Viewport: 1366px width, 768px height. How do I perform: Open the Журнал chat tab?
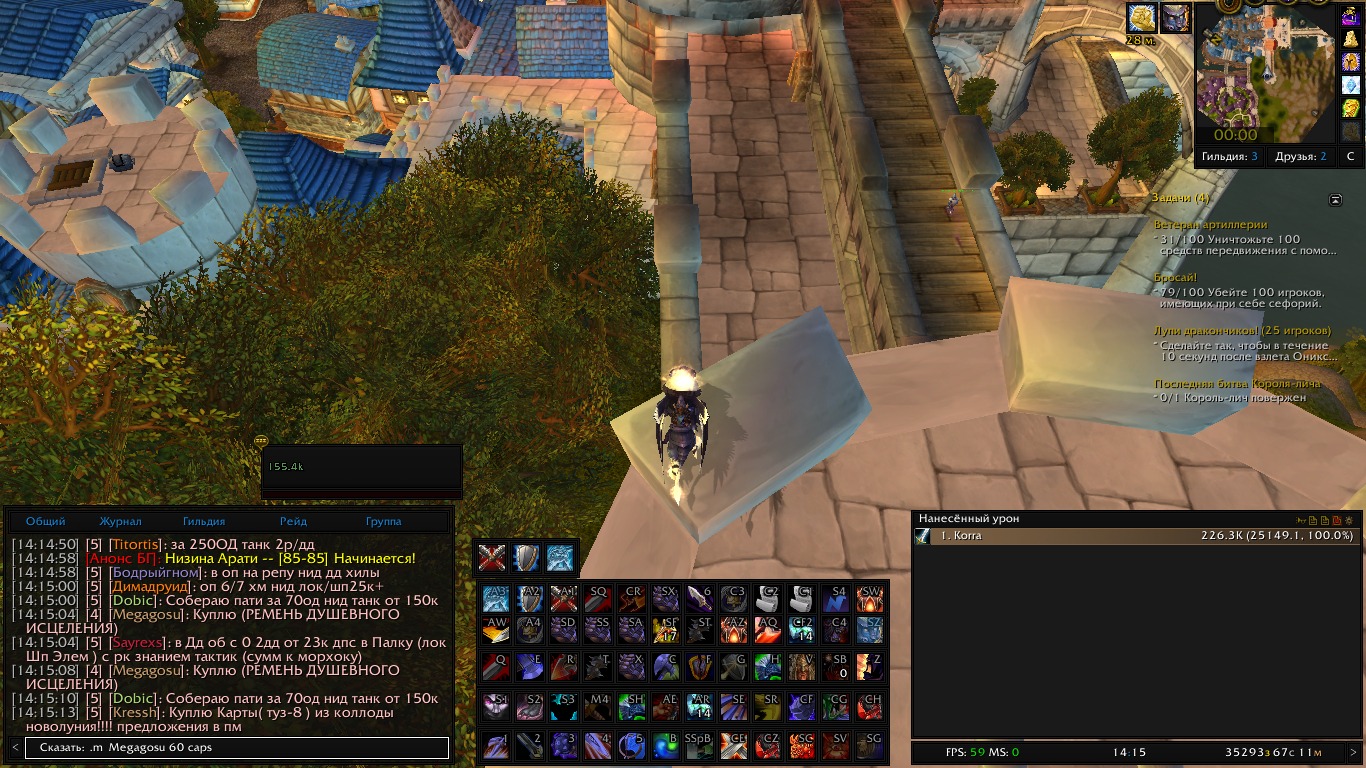click(x=120, y=521)
